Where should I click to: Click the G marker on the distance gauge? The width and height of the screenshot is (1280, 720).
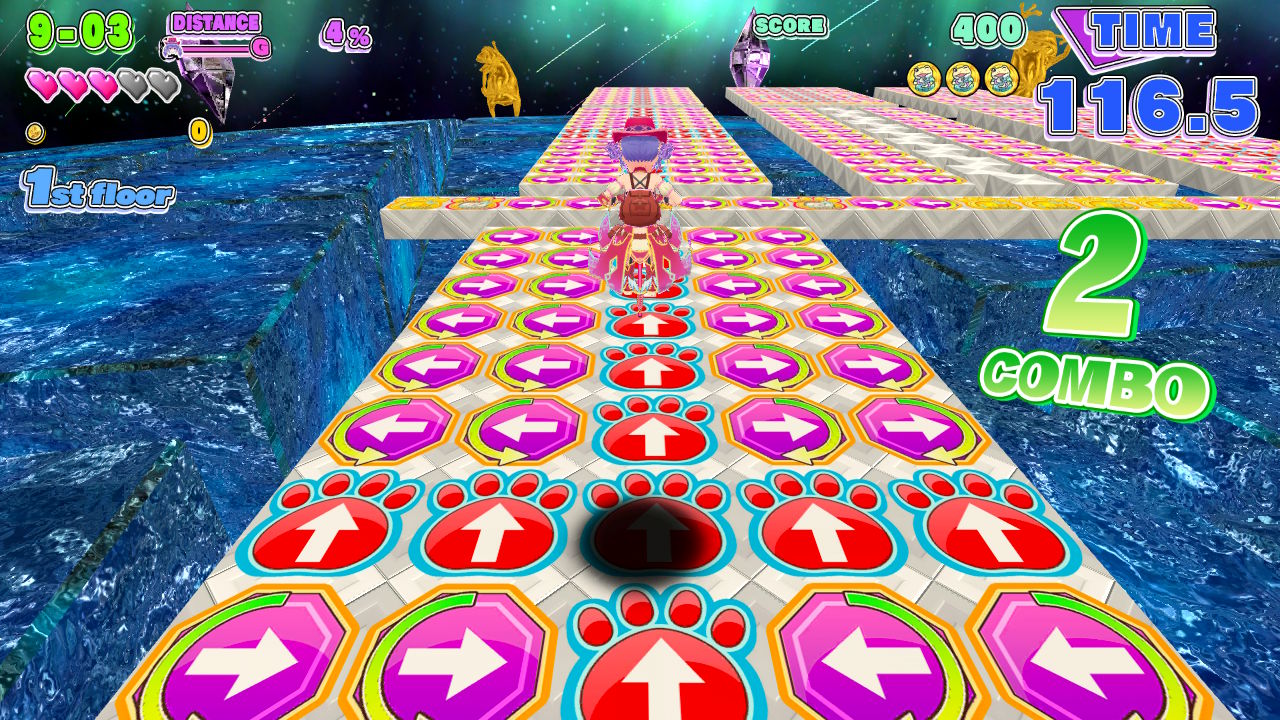coord(260,47)
